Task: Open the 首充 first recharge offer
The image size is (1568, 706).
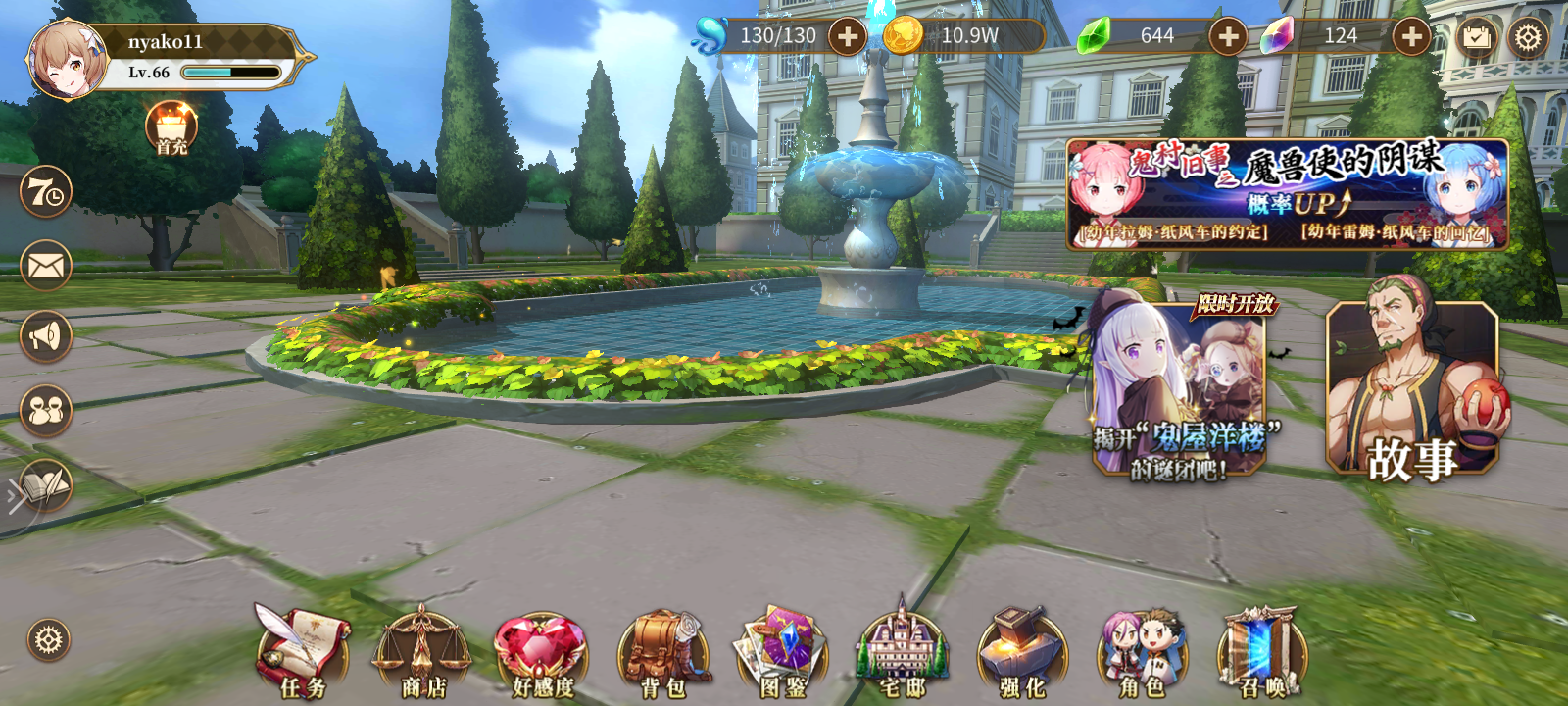Action: [170, 132]
